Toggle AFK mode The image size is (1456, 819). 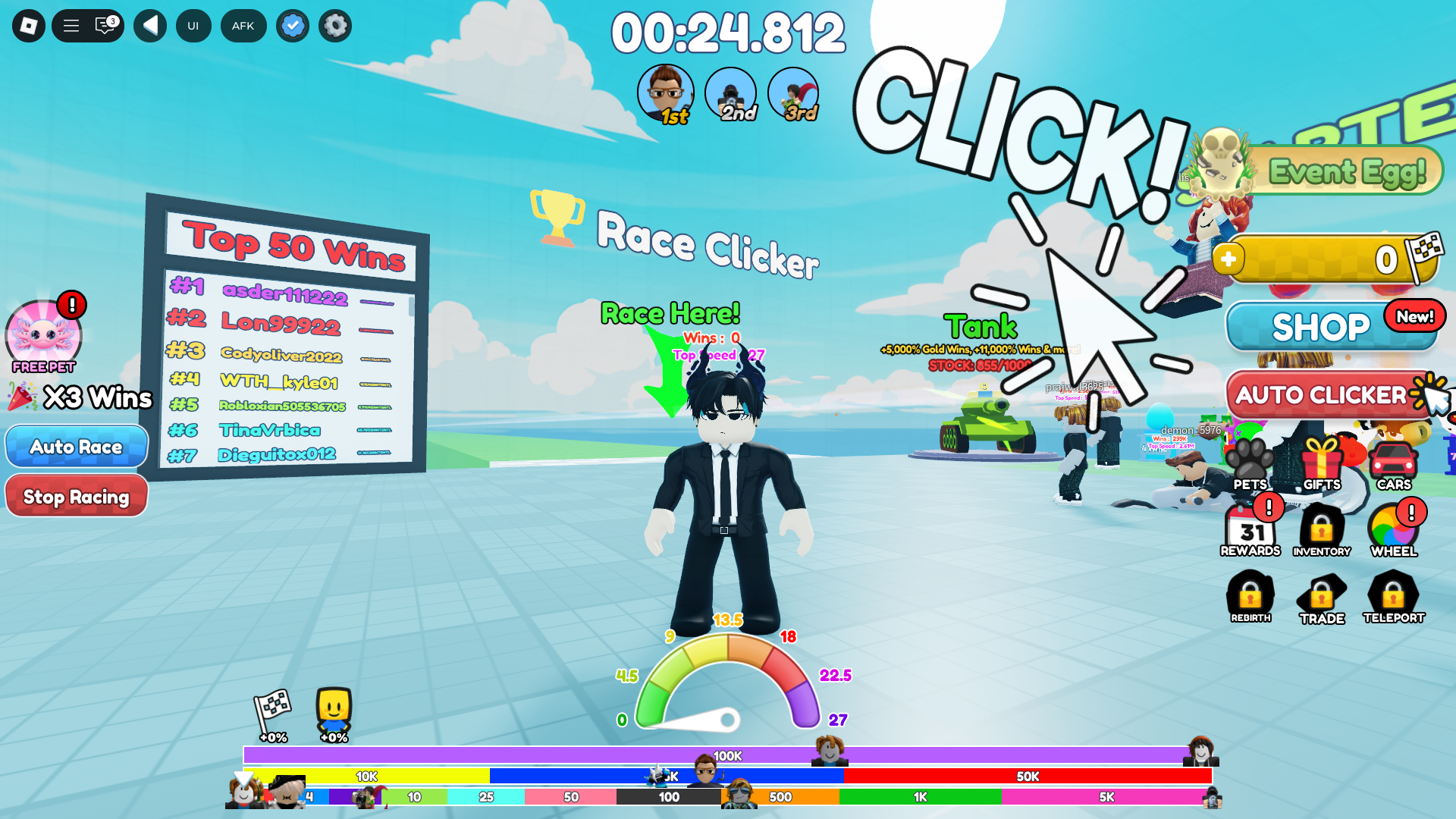point(243,25)
